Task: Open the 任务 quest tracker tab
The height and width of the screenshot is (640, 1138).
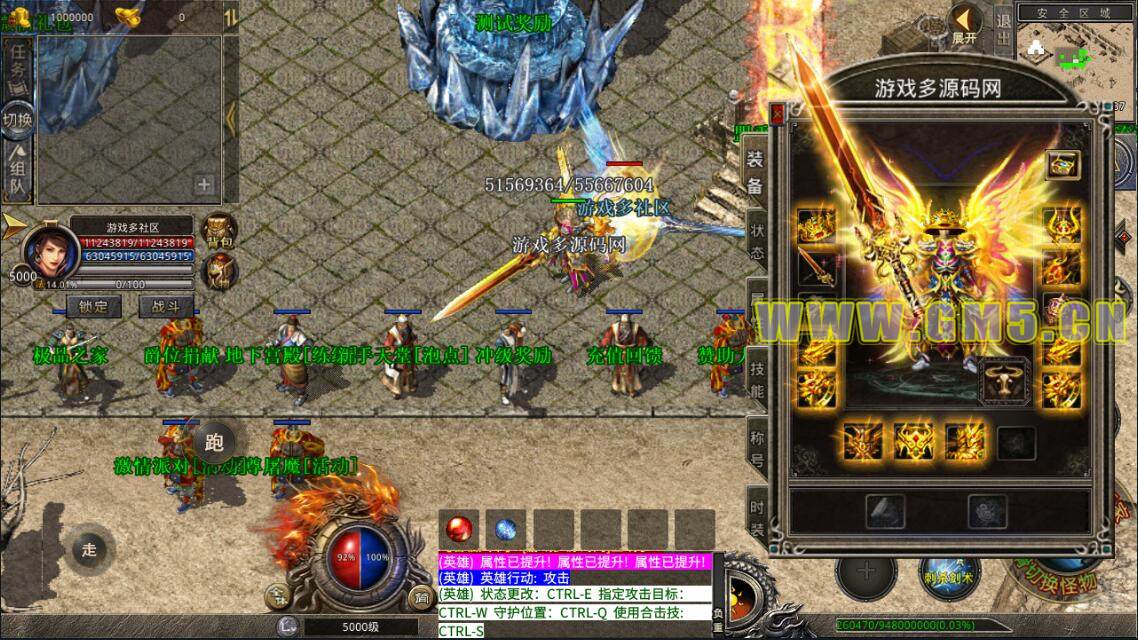Action: point(17,72)
